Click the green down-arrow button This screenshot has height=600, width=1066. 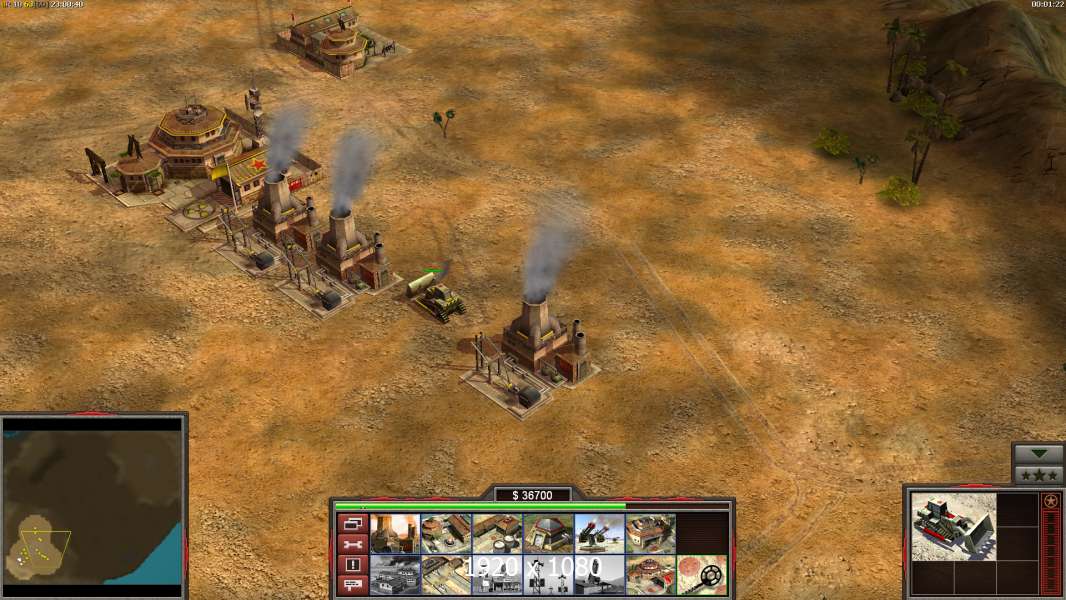point(1037,454)
